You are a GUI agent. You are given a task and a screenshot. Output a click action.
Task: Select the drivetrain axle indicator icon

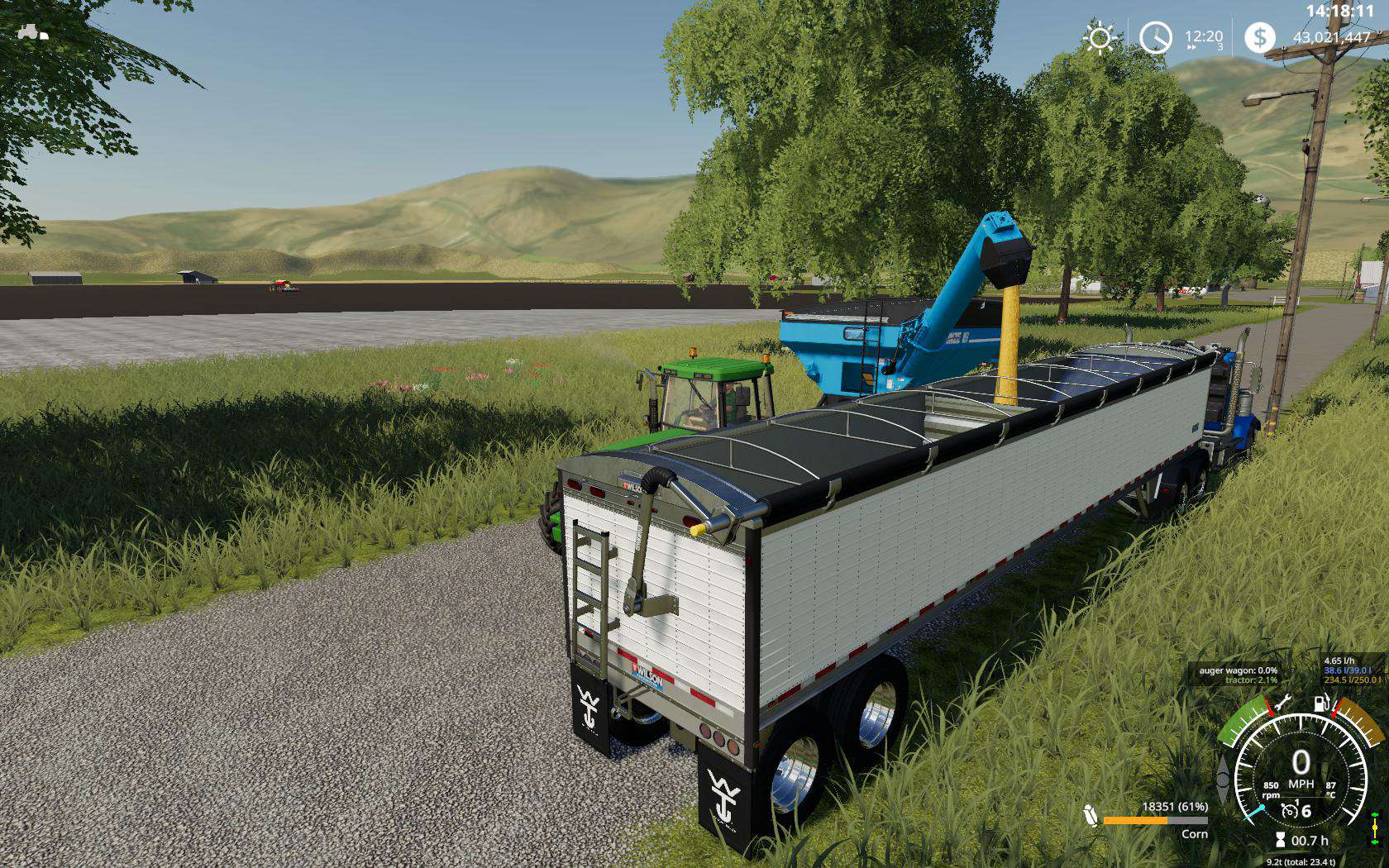[1375, 827]
